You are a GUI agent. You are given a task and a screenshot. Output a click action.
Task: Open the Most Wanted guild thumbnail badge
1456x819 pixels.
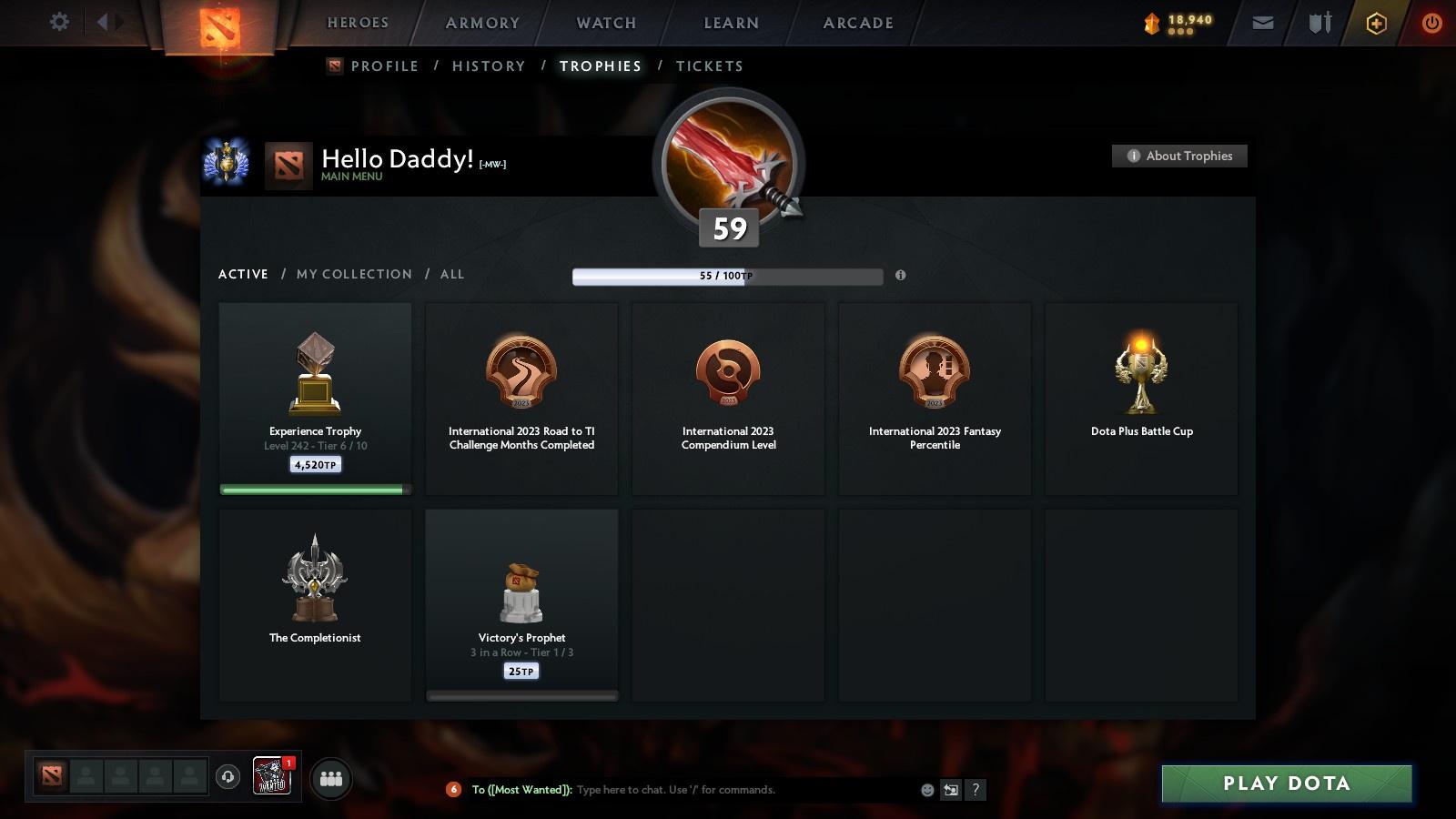pyautogui.click(x=271, y=777)
